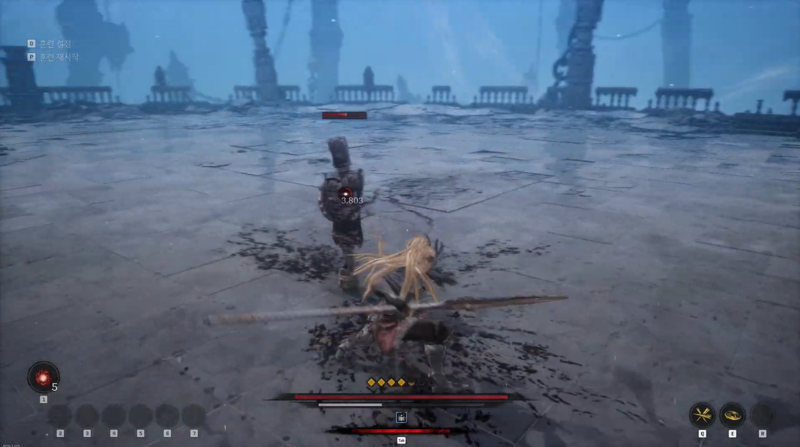Trigger the golden ring skill icon

[733, 414]
